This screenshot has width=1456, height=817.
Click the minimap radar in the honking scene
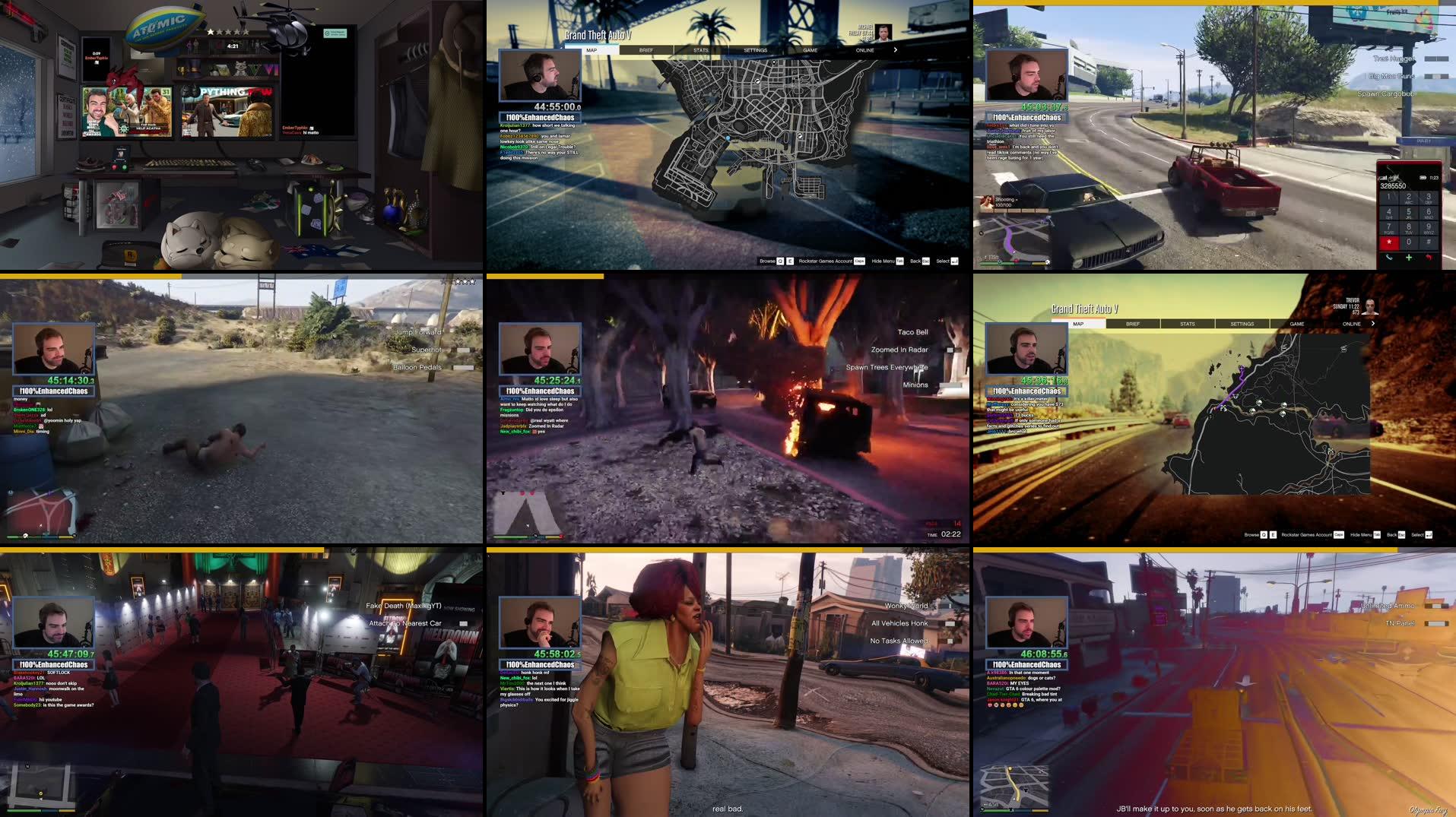tap(528, 784)
